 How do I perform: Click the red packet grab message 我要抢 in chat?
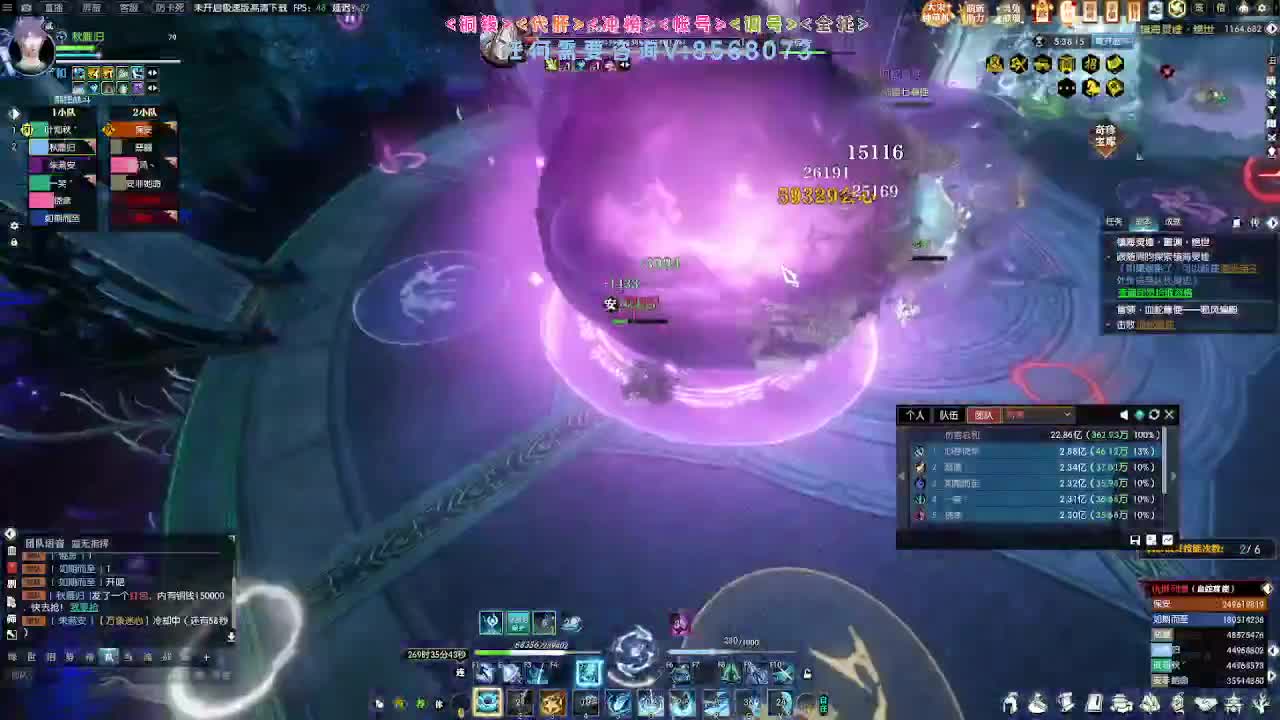[x=84, y=607]
